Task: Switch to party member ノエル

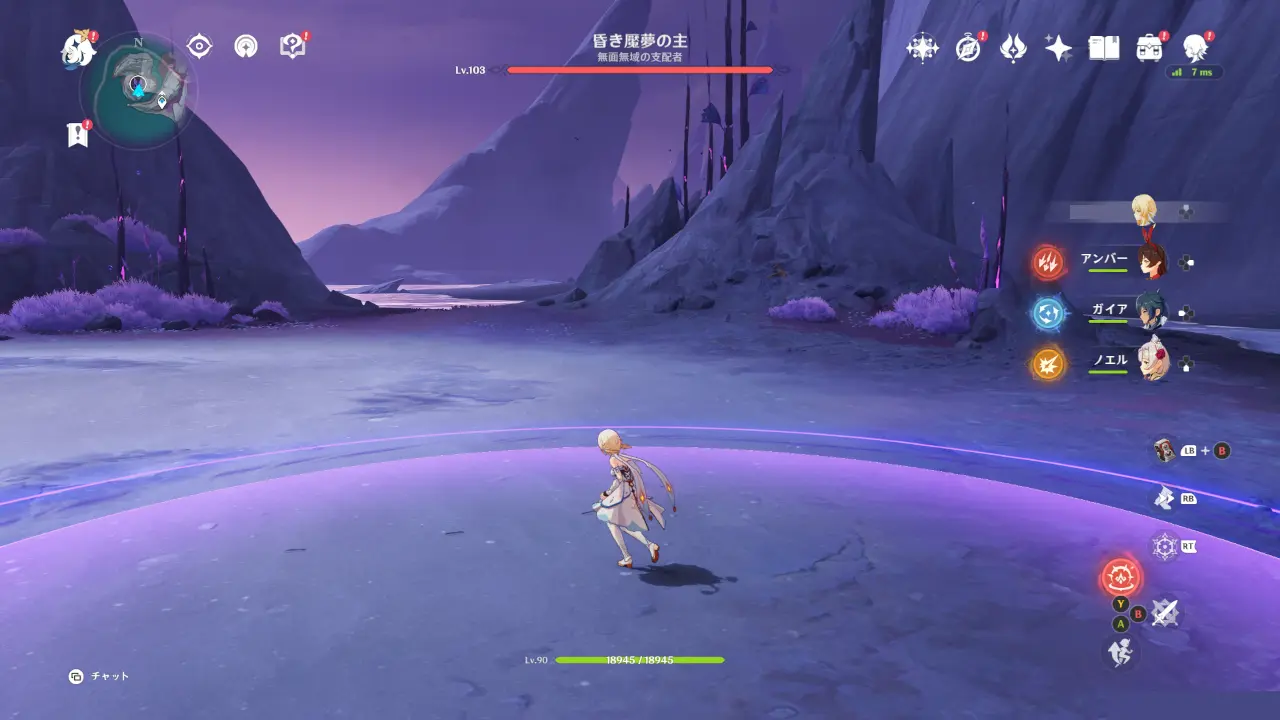Action: [x=1152, y=363]
